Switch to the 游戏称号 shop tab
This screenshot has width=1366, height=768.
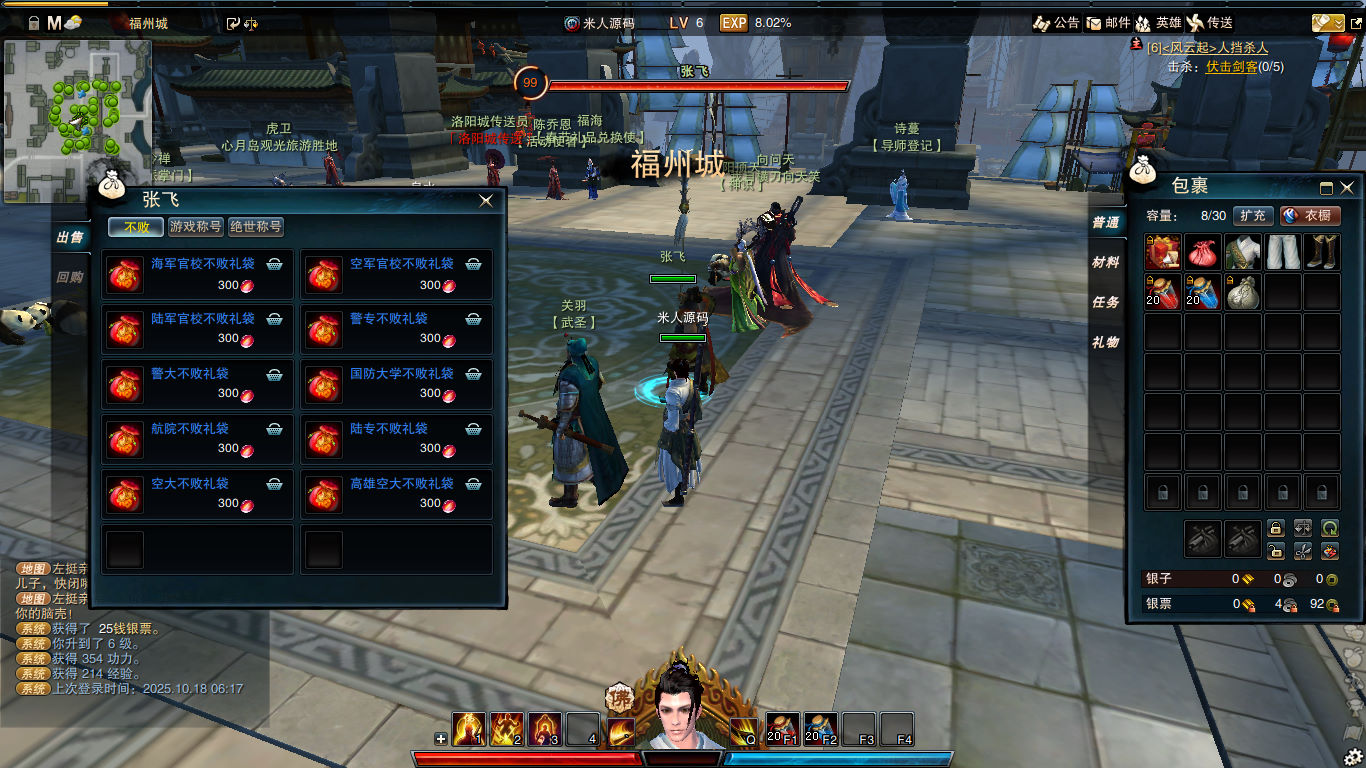[195, 227]
